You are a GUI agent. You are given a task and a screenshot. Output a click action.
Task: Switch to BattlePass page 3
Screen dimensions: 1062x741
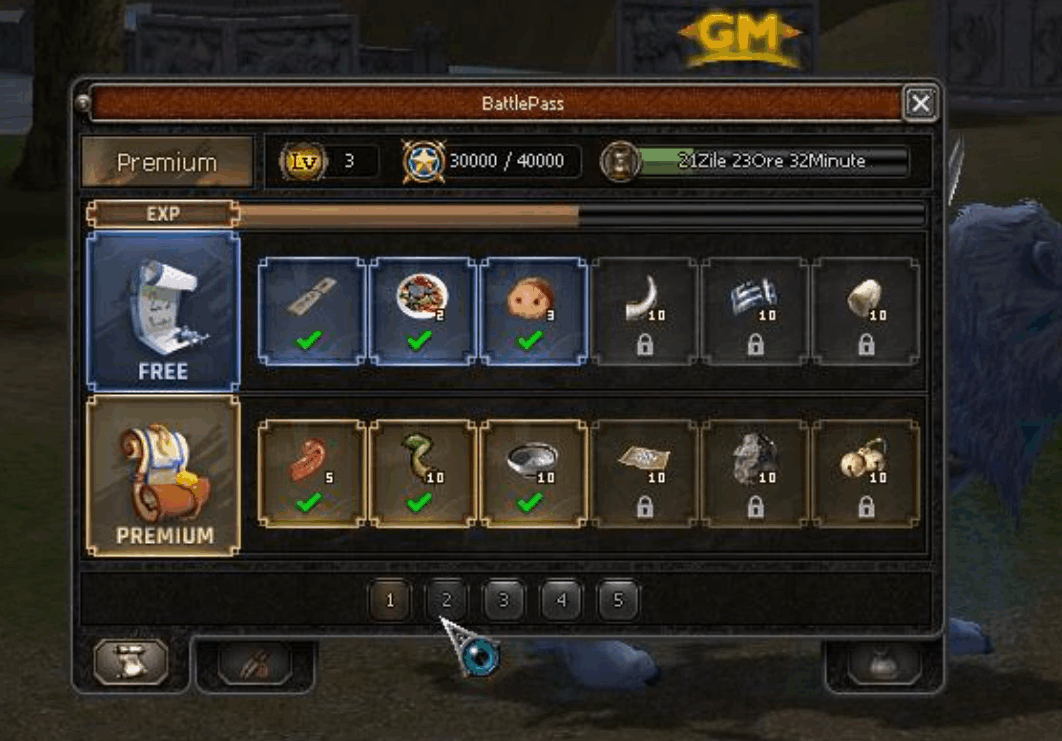pos(504,601)
